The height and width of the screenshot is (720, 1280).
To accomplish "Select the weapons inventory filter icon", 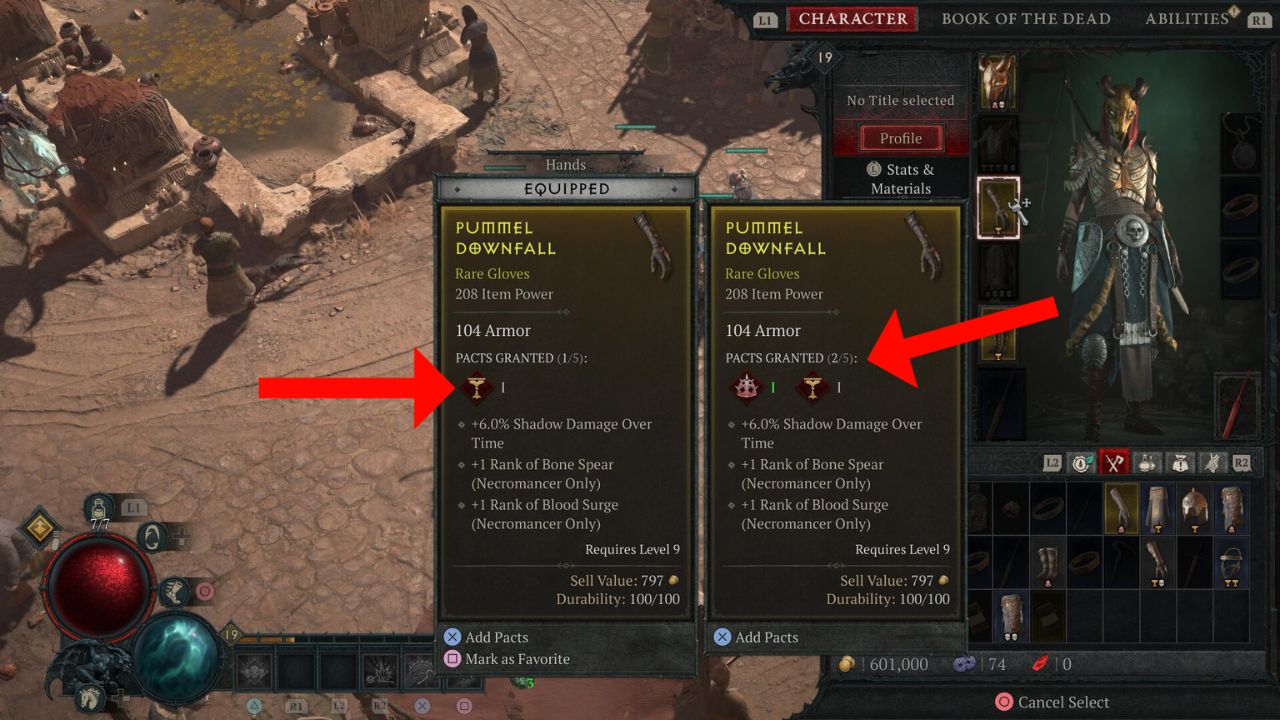I will (1115, 462).
